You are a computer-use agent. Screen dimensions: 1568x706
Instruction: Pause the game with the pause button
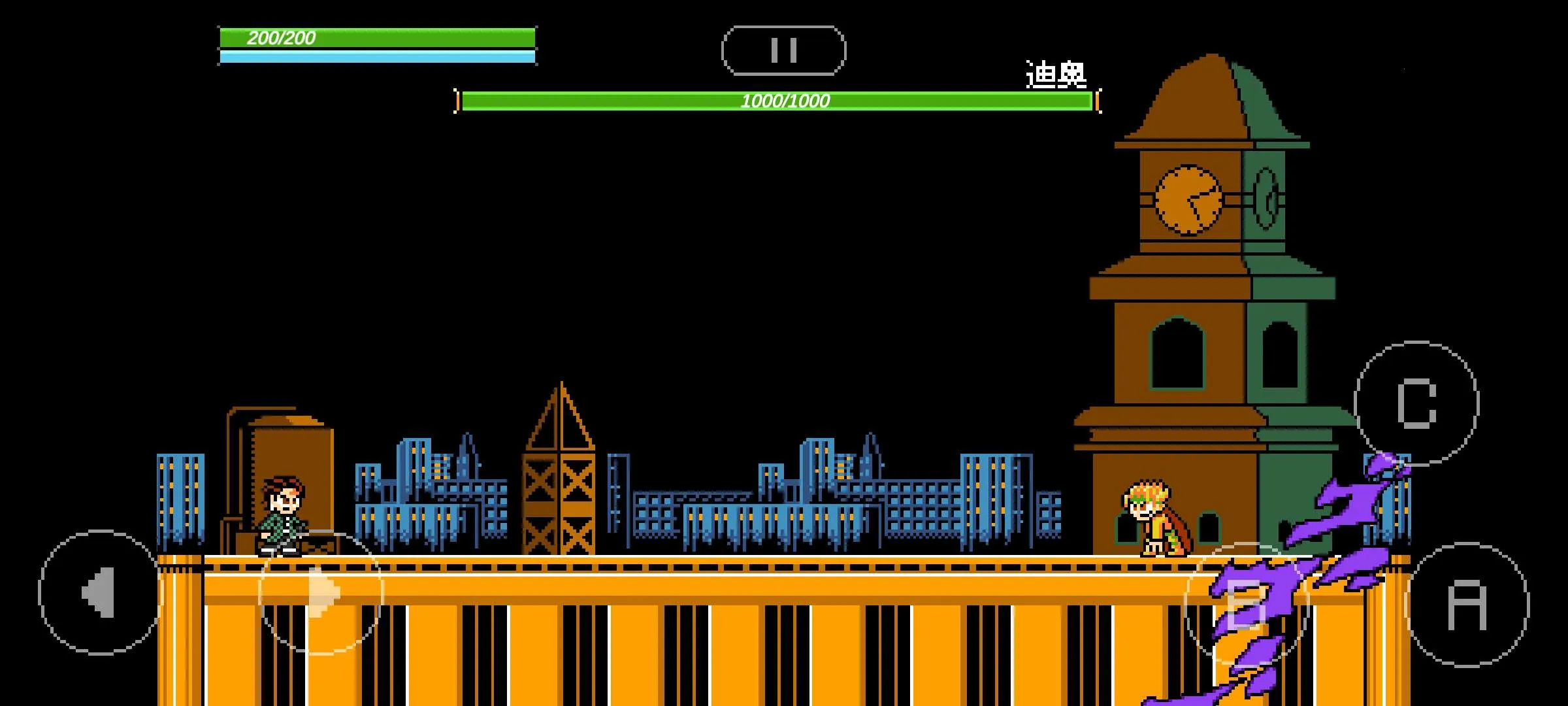(x=783, y=50)
